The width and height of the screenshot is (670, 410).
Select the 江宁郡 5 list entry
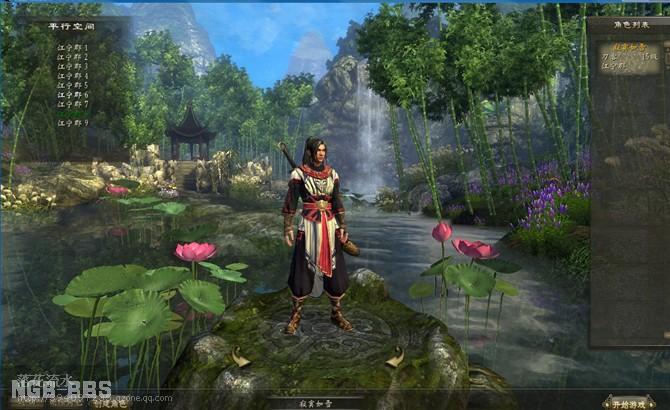tap(72, 85)
